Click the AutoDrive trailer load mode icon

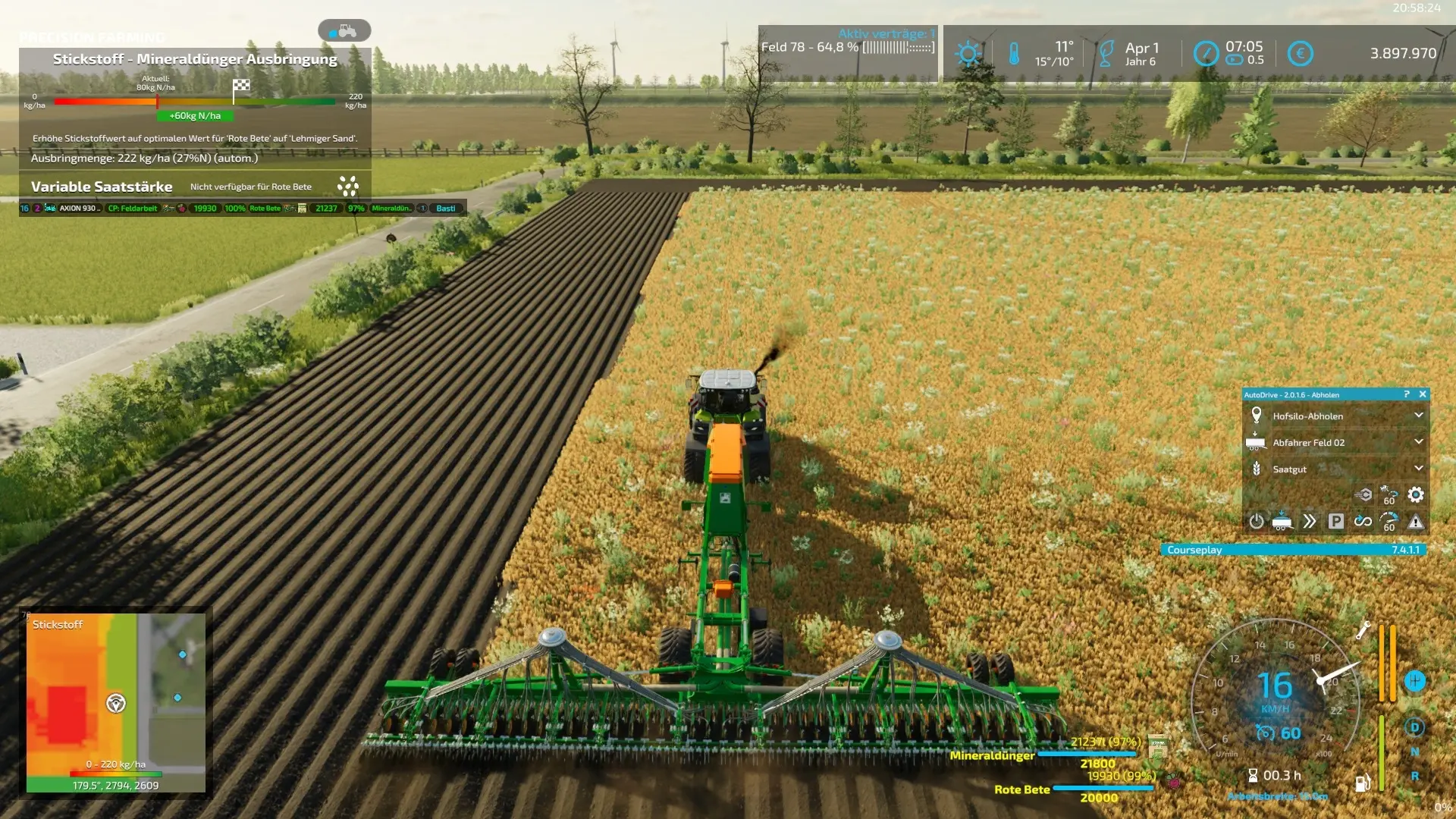pos(1282,522)
